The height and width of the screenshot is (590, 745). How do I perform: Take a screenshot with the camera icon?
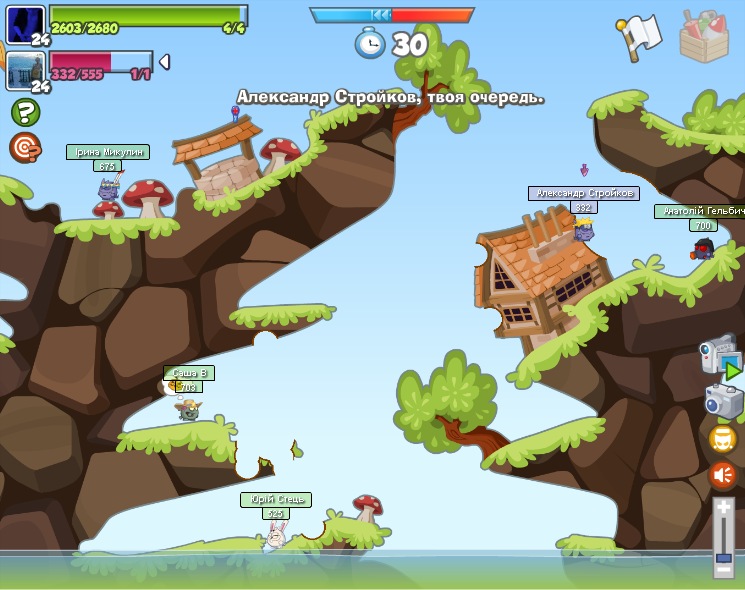pos(723,402)
